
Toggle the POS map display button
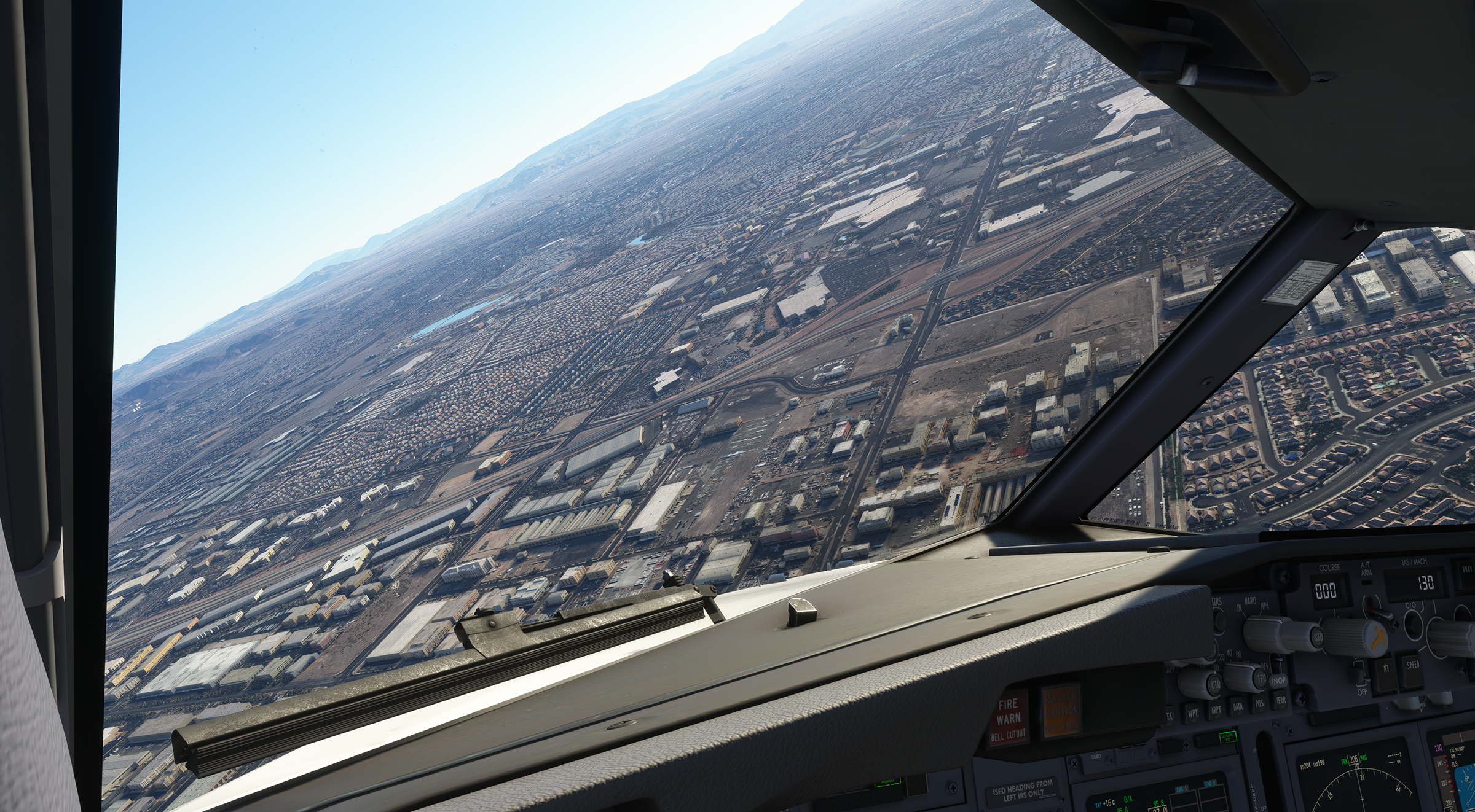[1259, 703]
